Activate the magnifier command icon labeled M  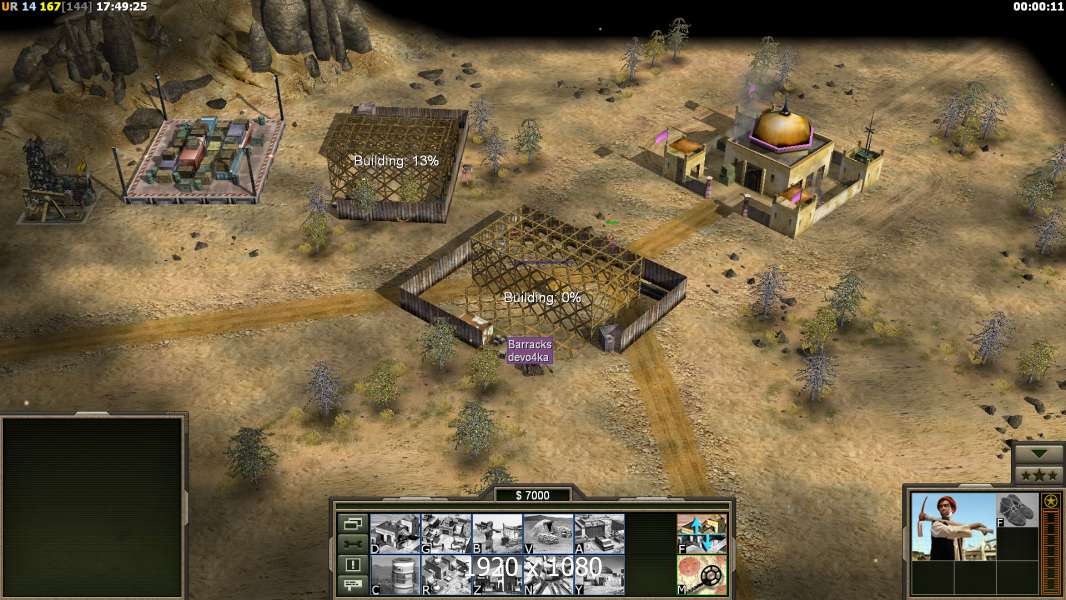[x=702, y=574]
